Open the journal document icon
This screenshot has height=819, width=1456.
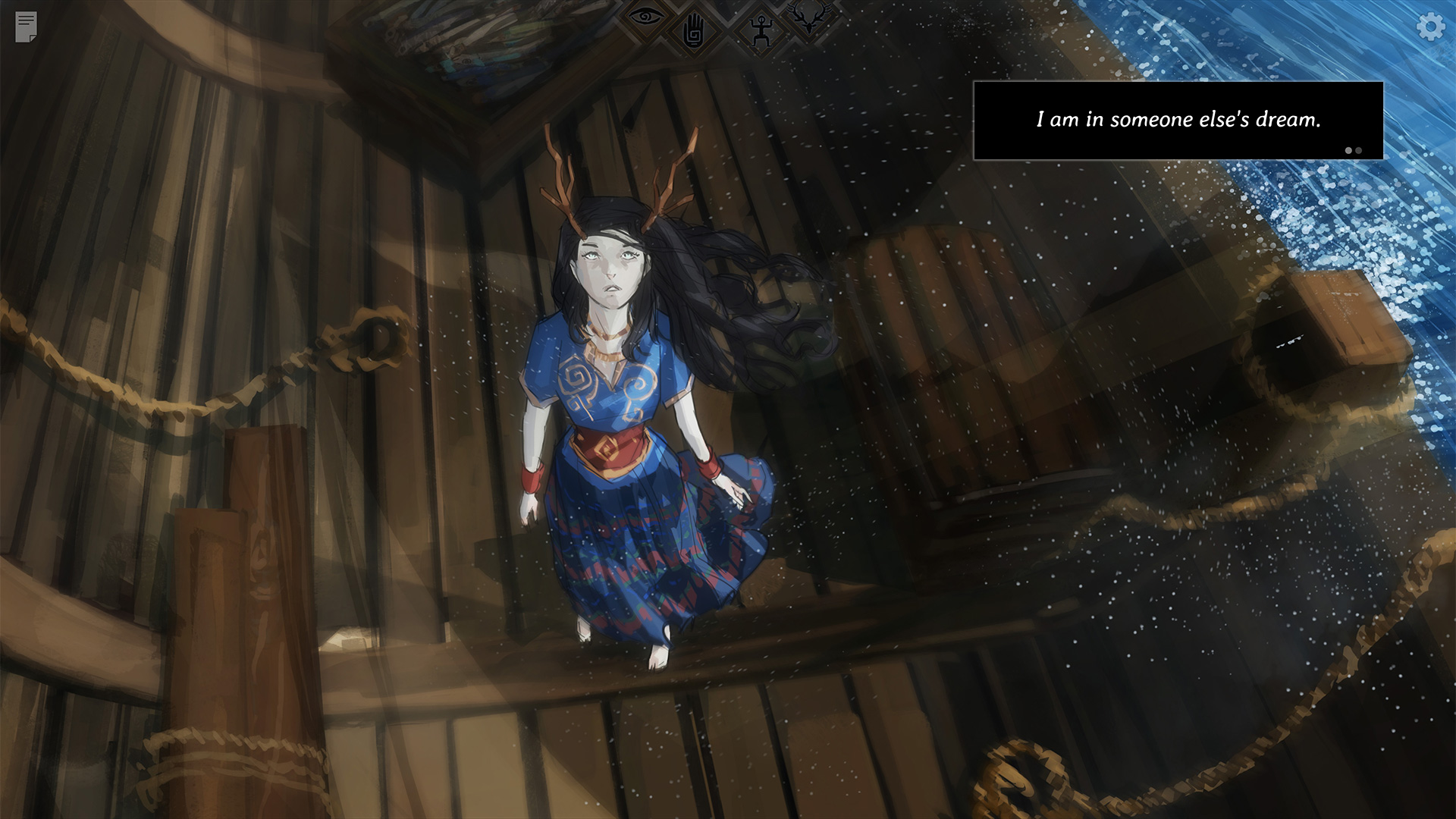[x=26, y=27]
